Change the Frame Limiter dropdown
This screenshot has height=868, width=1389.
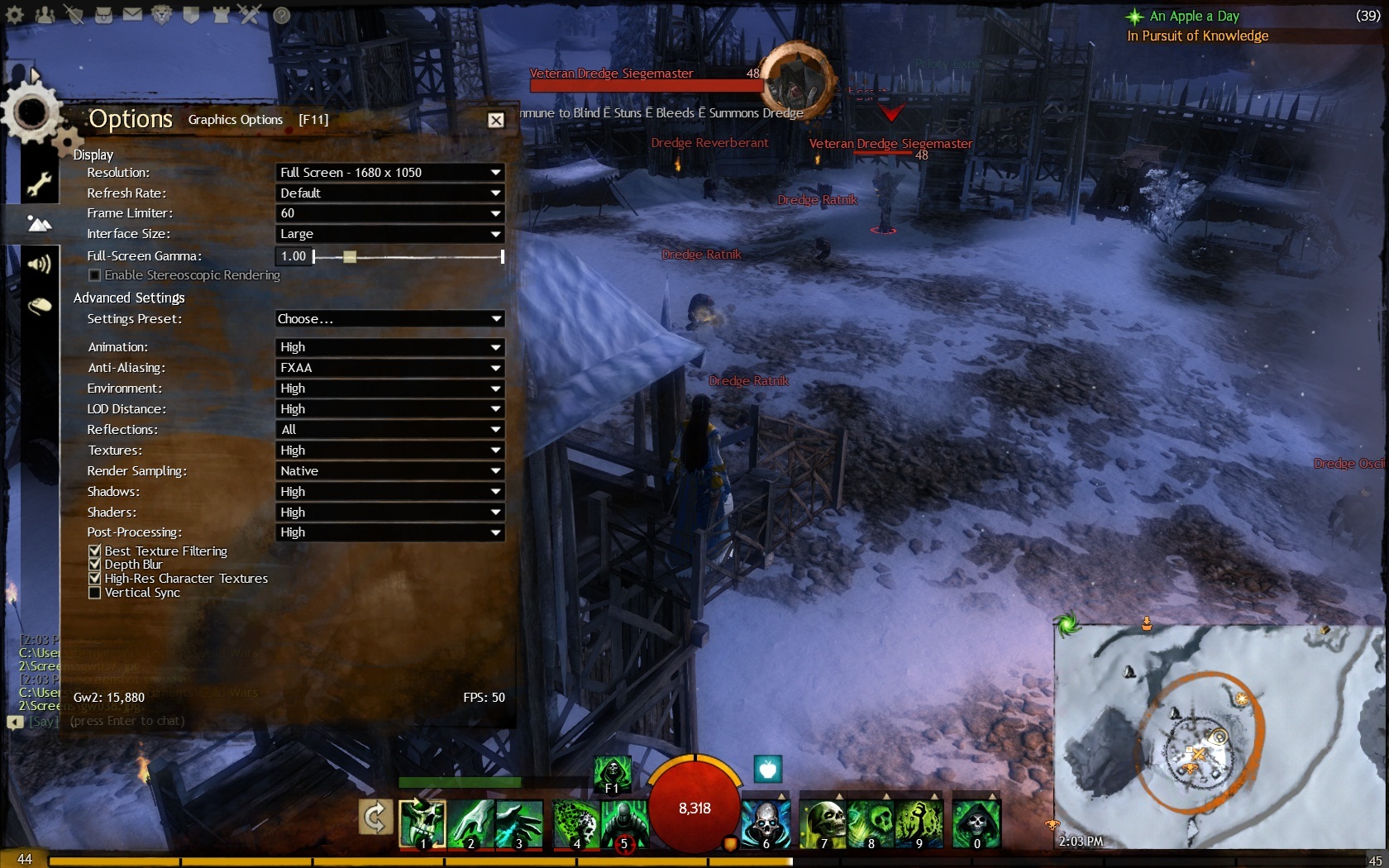point(389,213)
